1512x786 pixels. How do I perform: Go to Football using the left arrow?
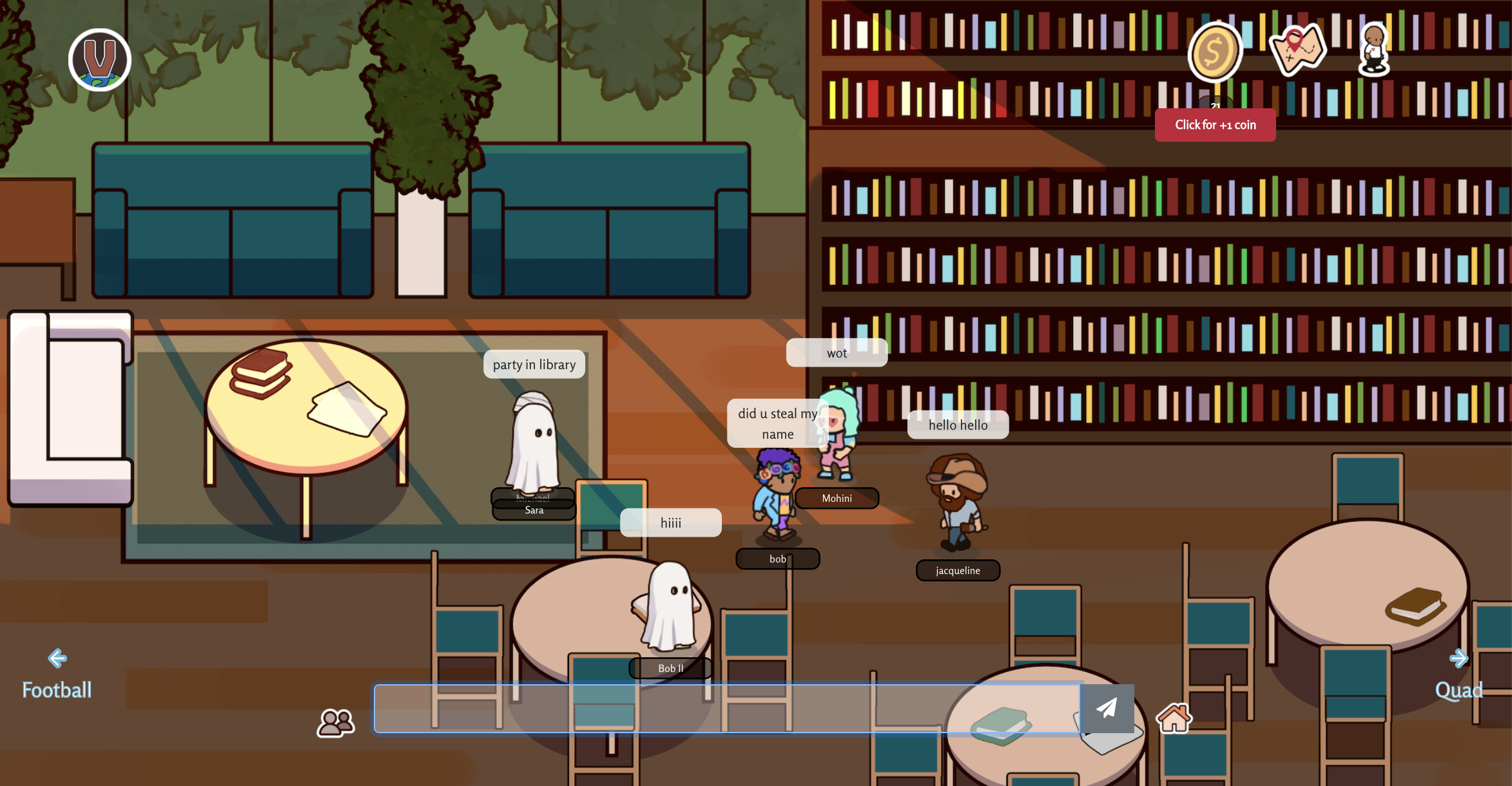click(x=57, y=657)
